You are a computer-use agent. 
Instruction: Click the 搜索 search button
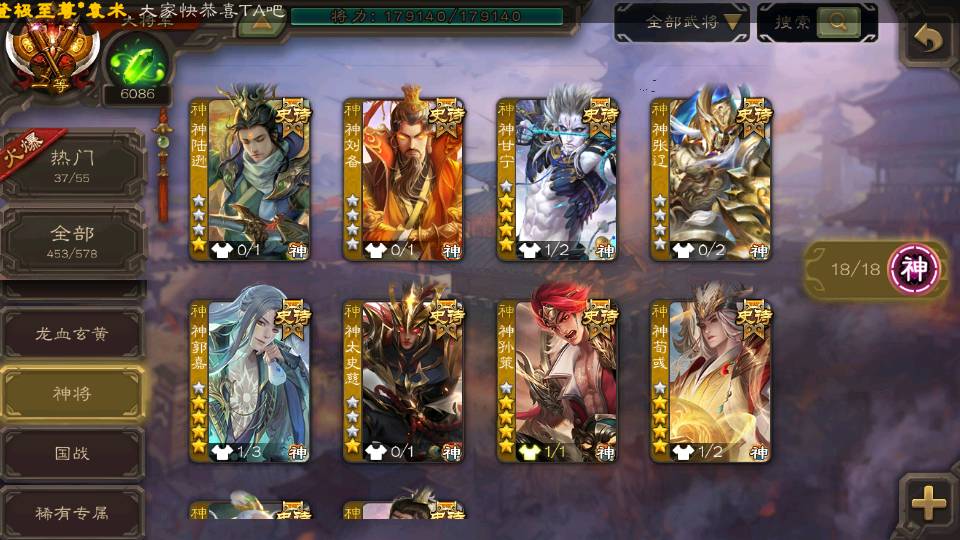[817, 22]
